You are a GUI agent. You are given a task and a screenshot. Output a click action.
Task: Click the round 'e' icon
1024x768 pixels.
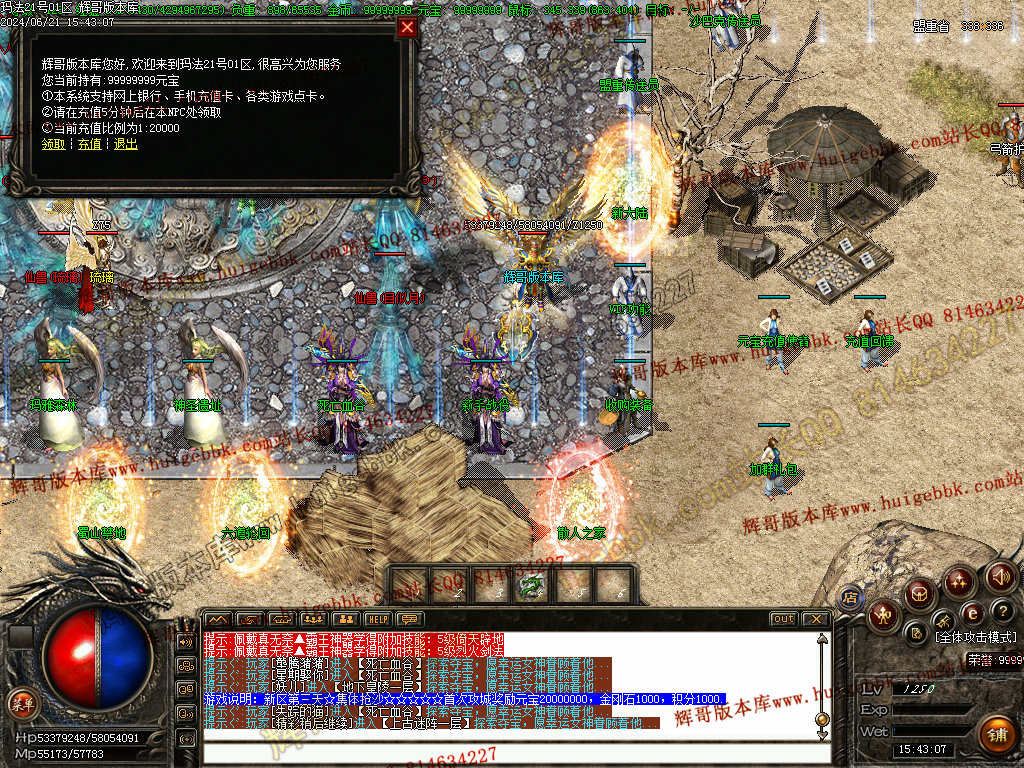pos(970,613)
